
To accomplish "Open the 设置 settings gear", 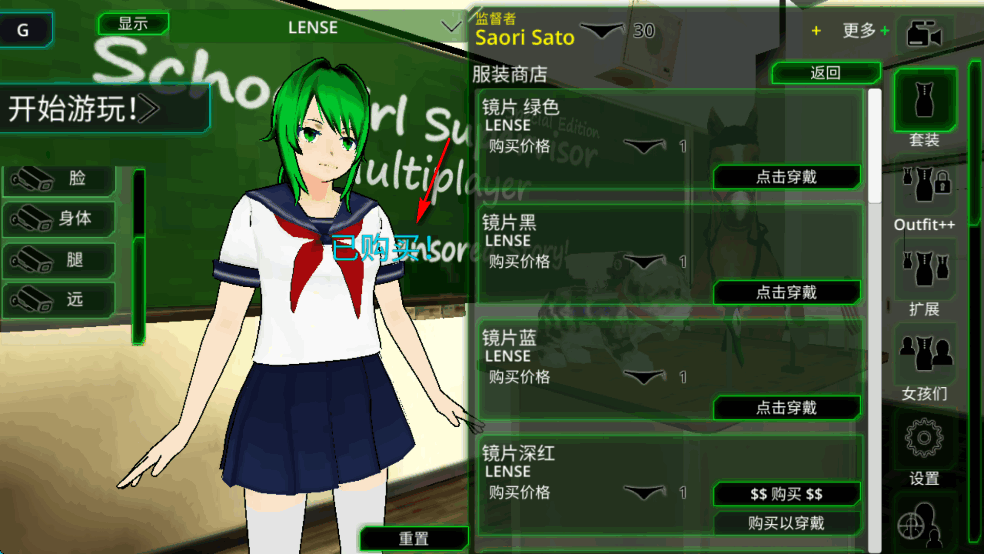I will click(x=924, y=448).
